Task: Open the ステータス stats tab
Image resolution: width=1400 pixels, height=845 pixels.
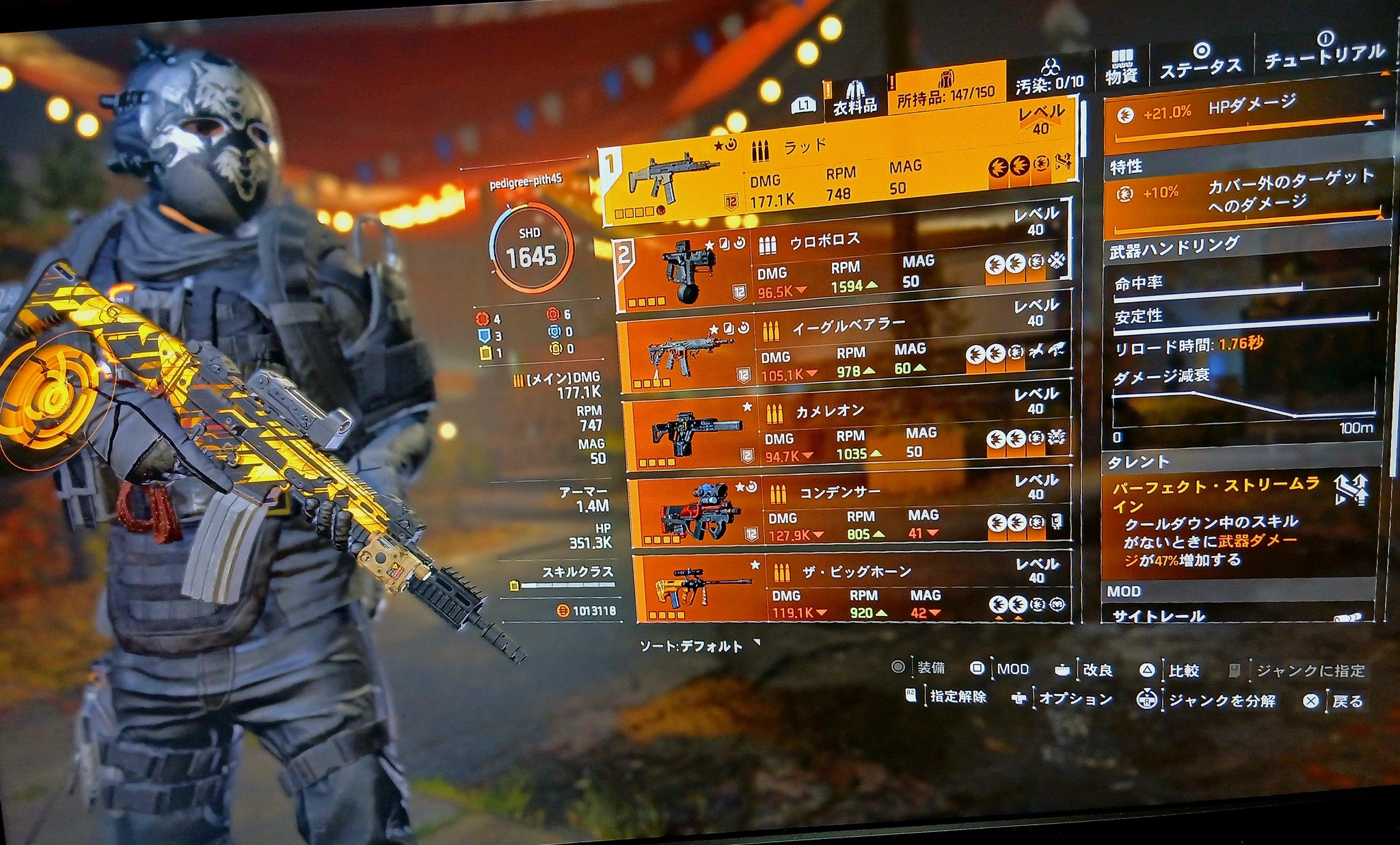Action: click(1200, 60)
